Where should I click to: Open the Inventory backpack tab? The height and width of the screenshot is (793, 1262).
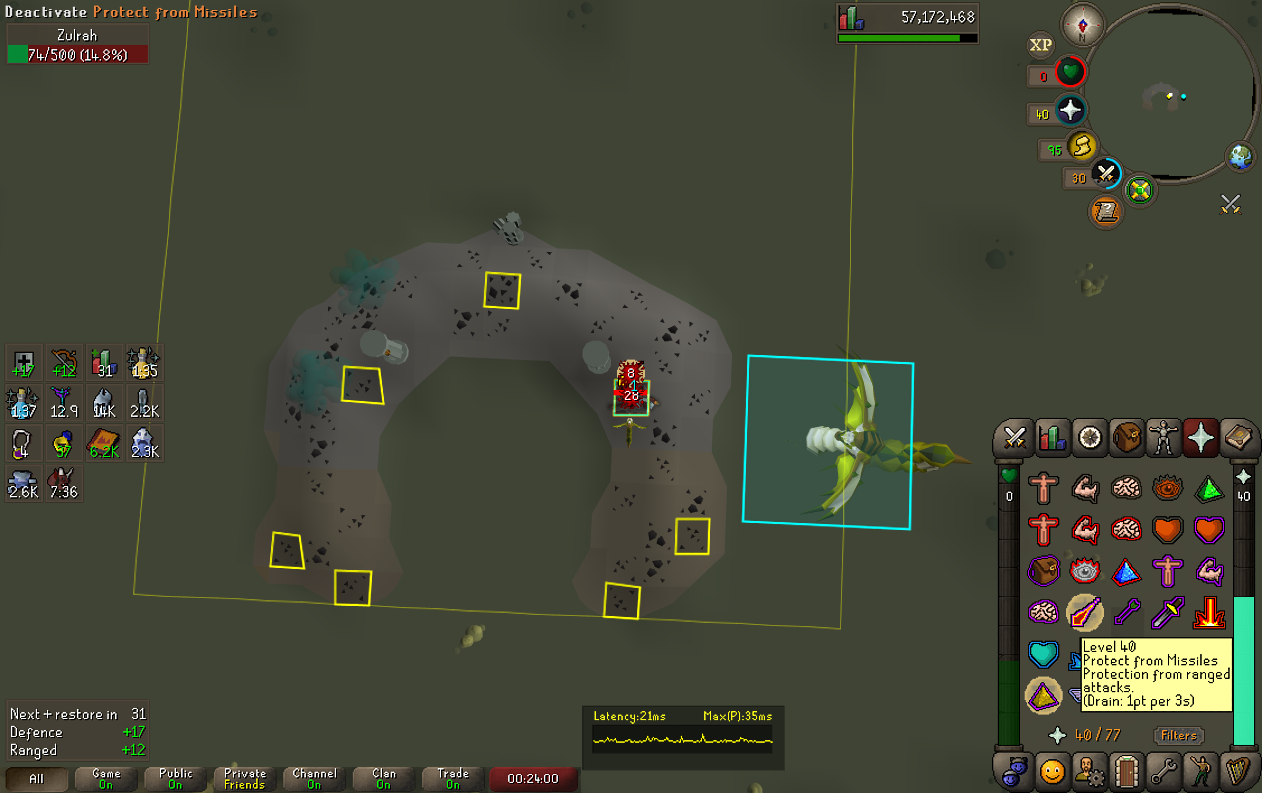(x=1127, y=437)
